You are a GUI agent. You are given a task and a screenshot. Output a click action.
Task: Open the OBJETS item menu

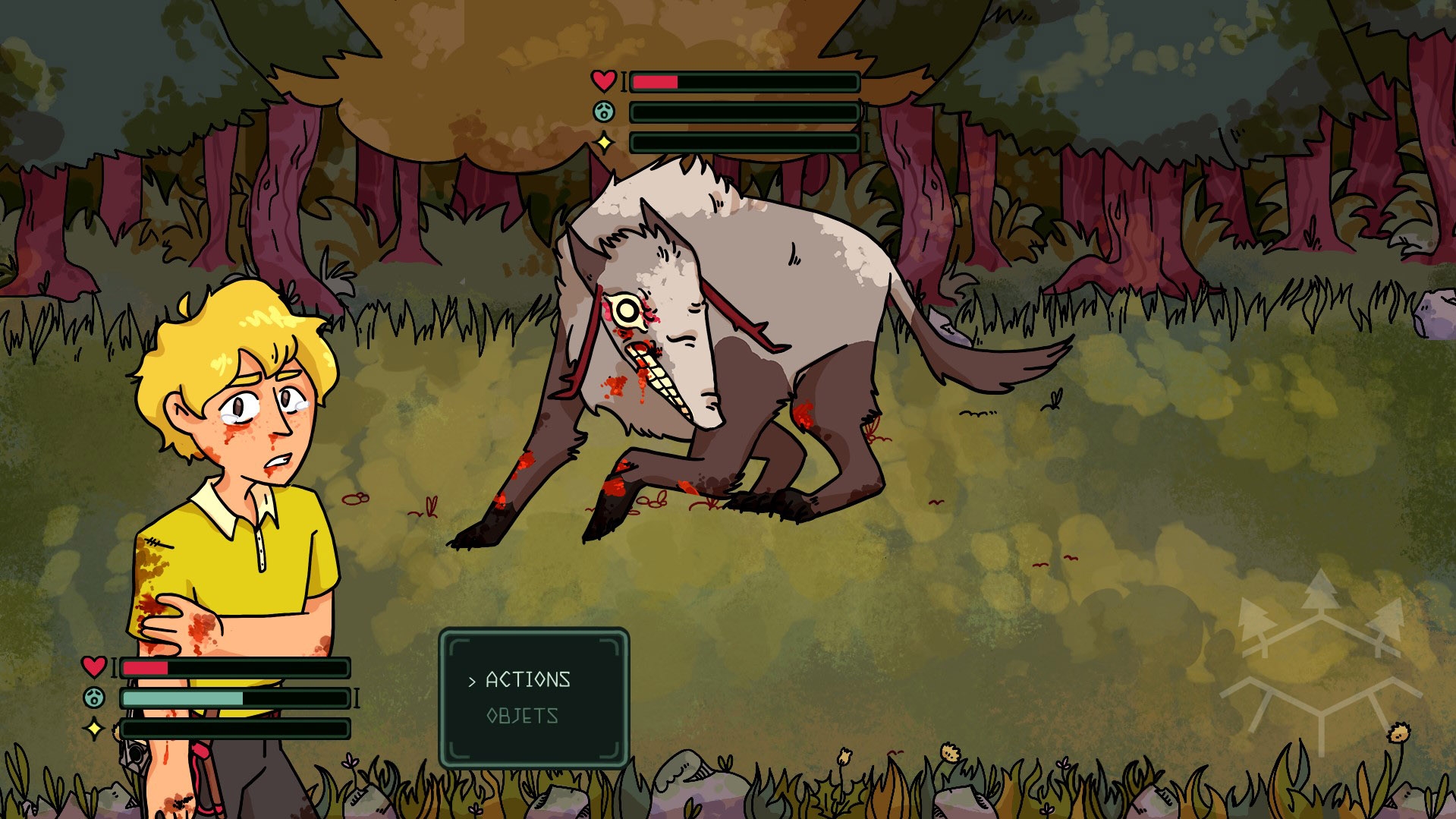tap(522, 716)
